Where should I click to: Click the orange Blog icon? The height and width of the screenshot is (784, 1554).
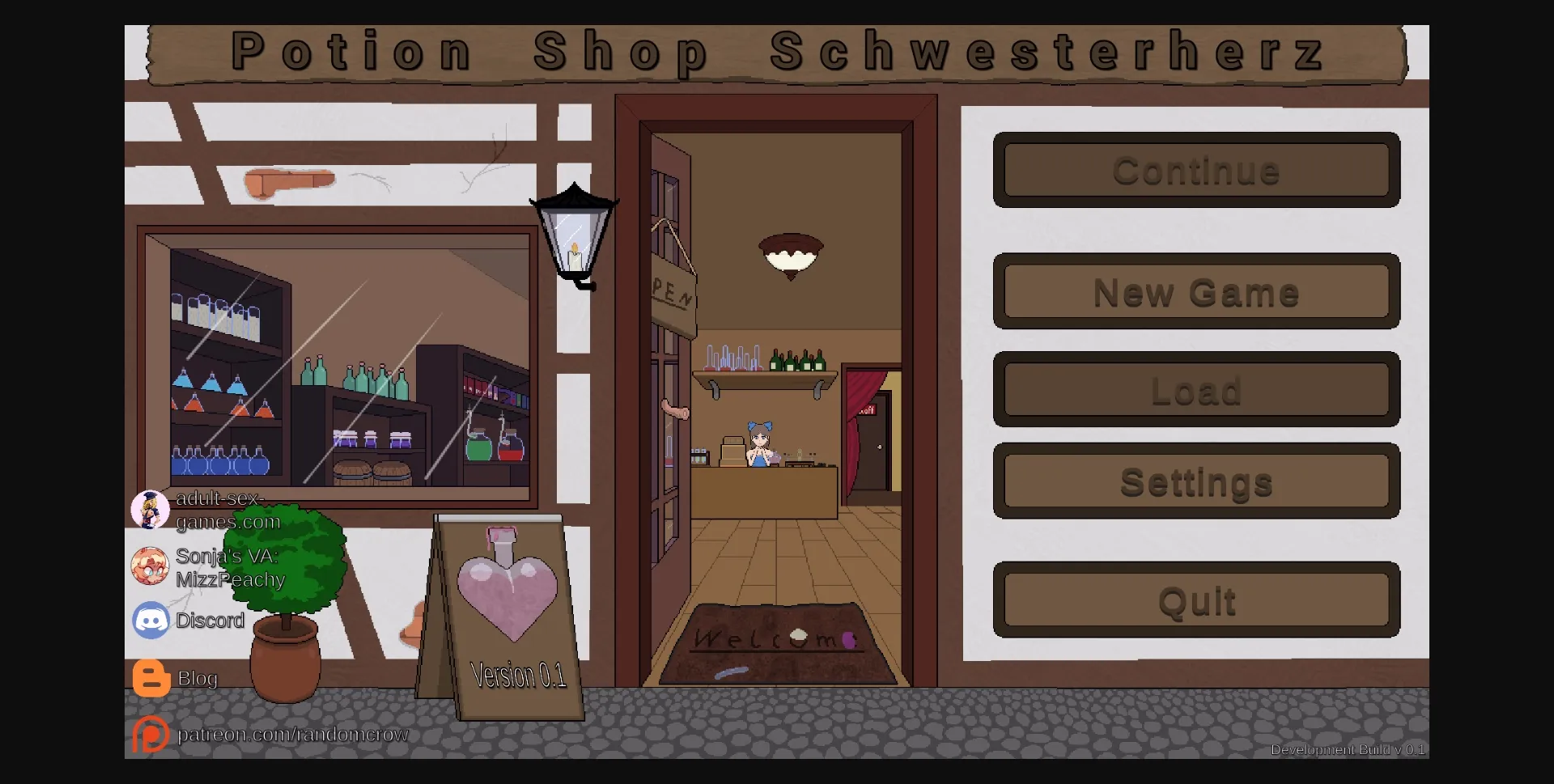coord(151,678)
